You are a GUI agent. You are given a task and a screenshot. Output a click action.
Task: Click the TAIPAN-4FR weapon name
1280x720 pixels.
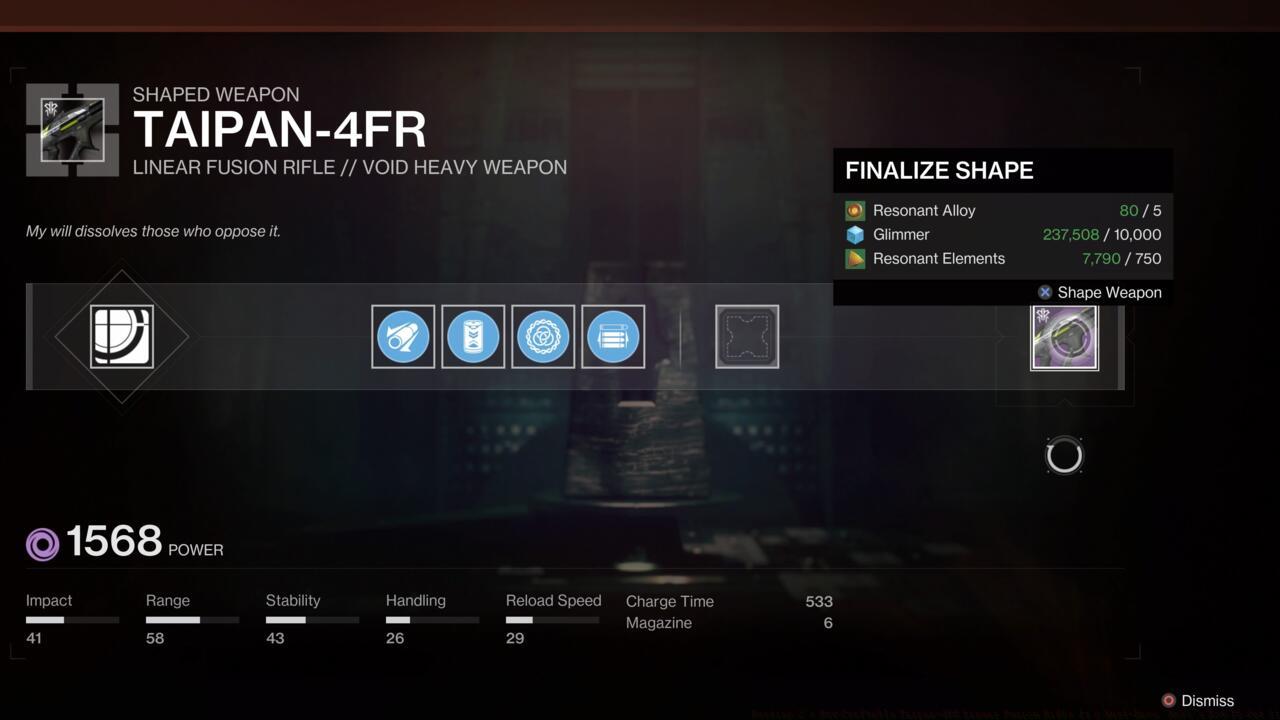click(x=280, y=130)
